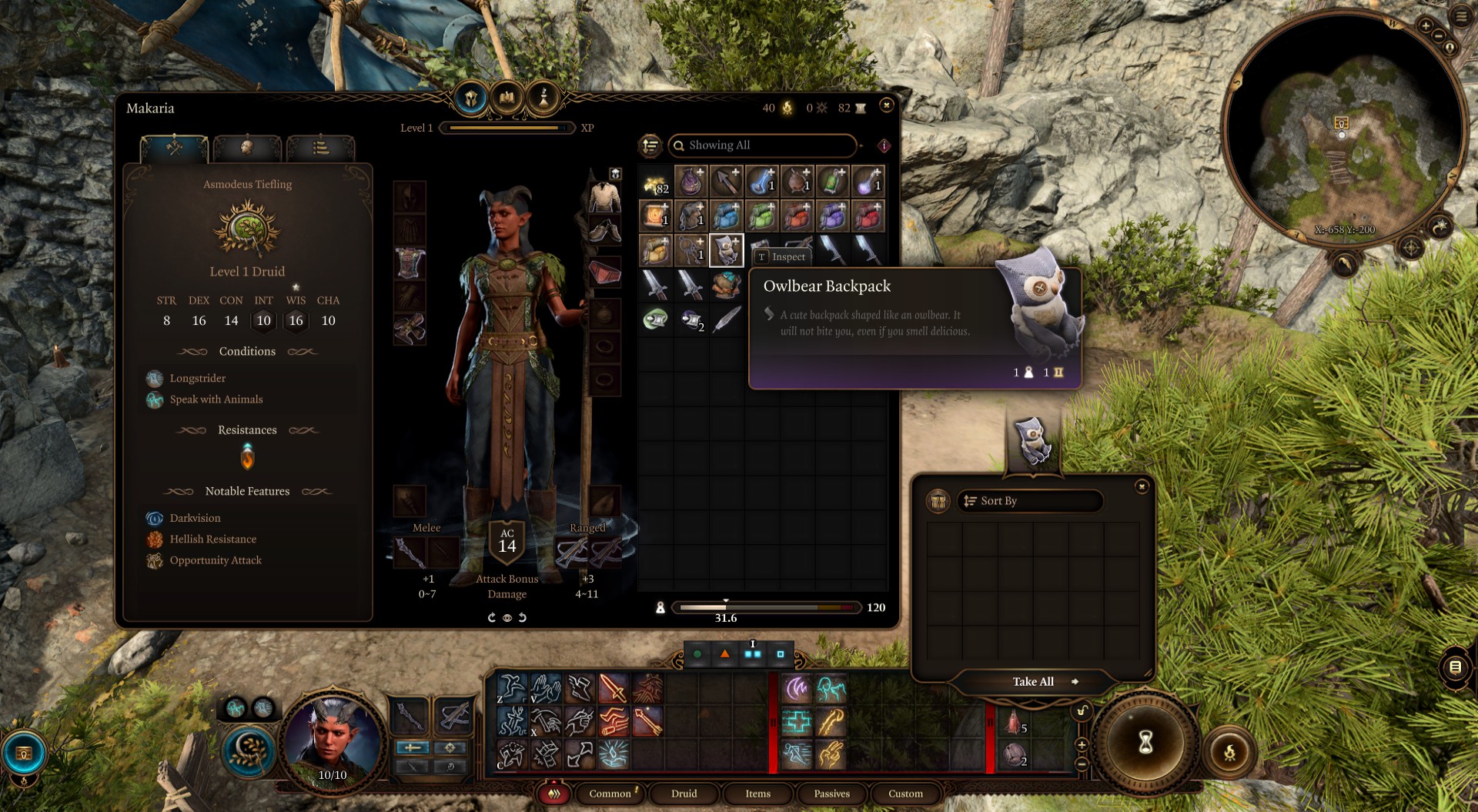Screen dimensions: 1478x812
Task: Select the Common hotbar tab
Action: 610,794
